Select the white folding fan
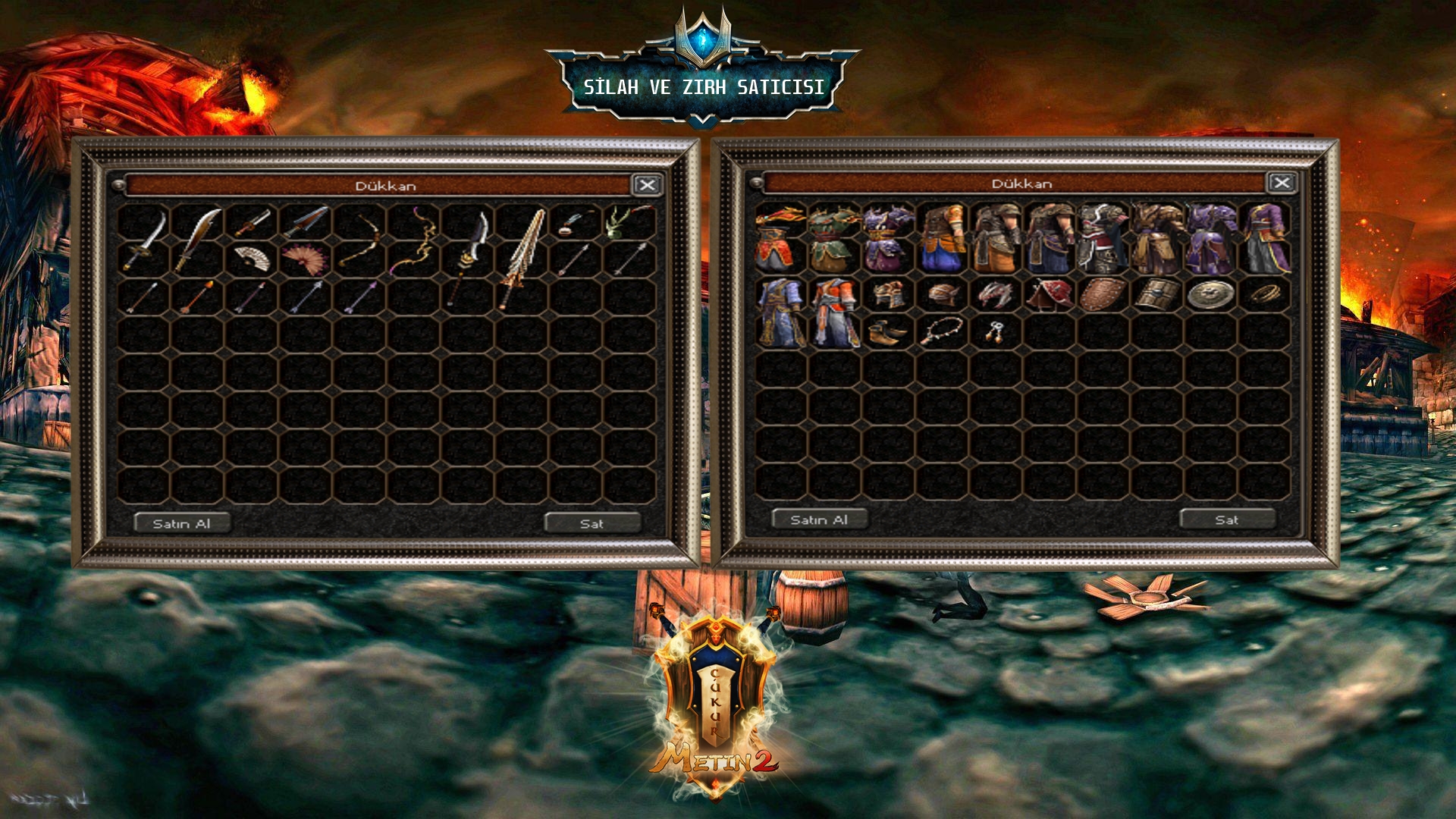This screenshot has height=819, width=1456. tap(252, 259)
